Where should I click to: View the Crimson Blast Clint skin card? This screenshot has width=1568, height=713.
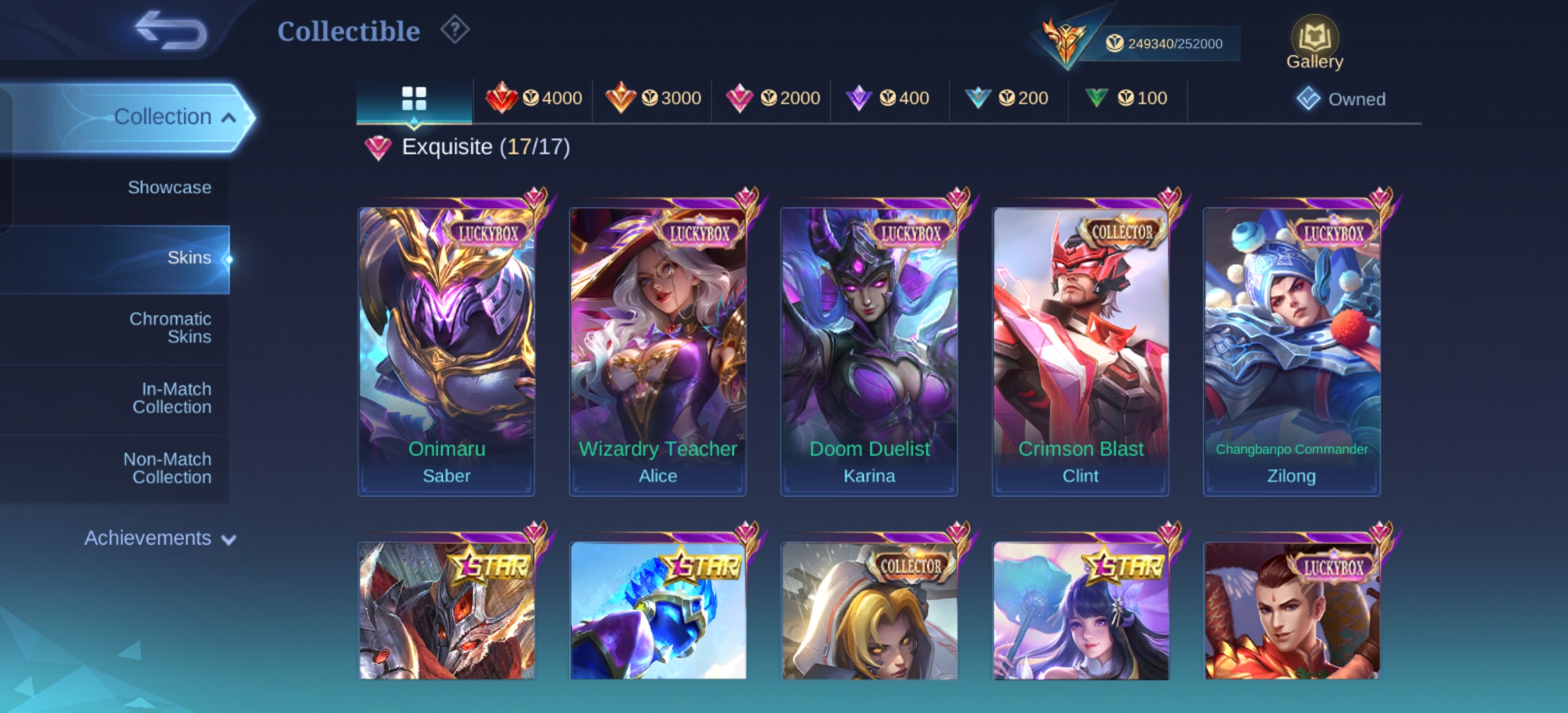point(1080,351)
